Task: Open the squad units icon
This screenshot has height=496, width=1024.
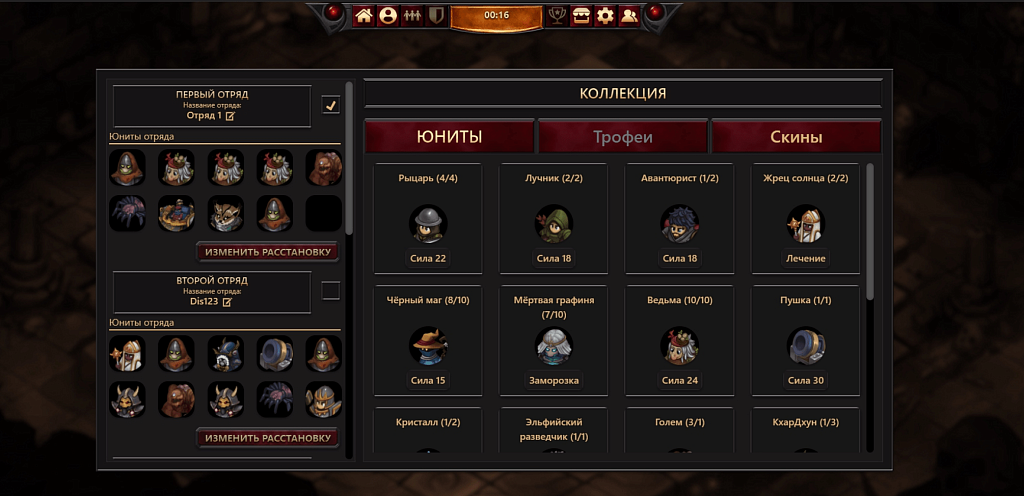Action: pos(412,15)
